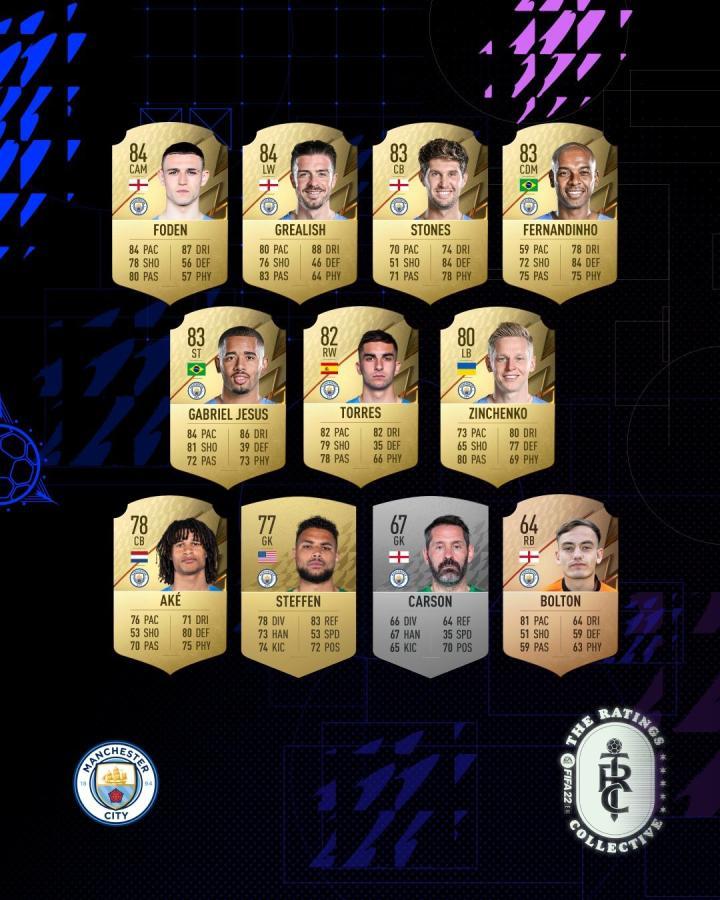Select the bronze Bolton 64 RB card

pos(559,580)
